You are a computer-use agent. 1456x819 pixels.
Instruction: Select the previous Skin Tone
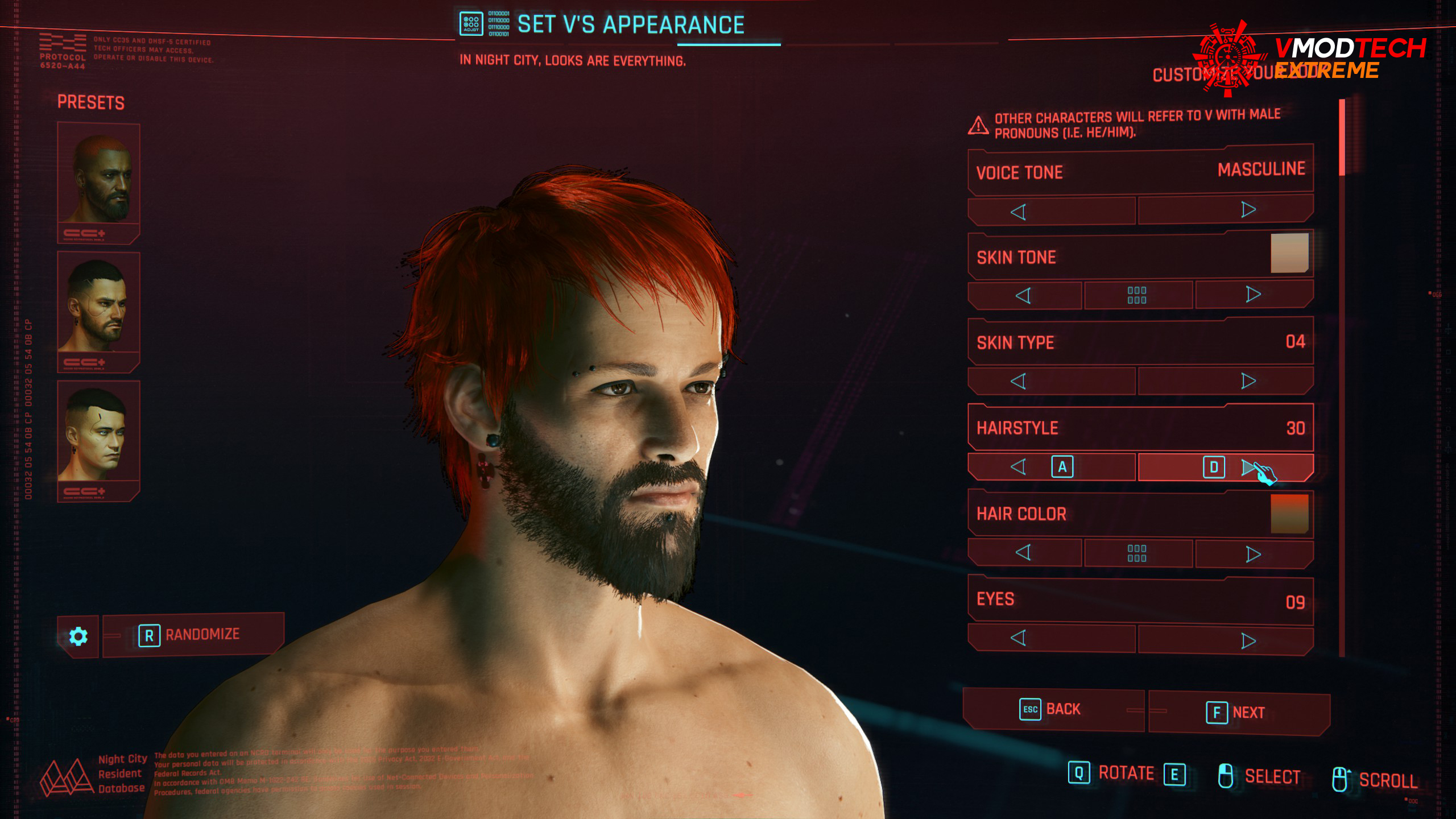click(1024, 296)
